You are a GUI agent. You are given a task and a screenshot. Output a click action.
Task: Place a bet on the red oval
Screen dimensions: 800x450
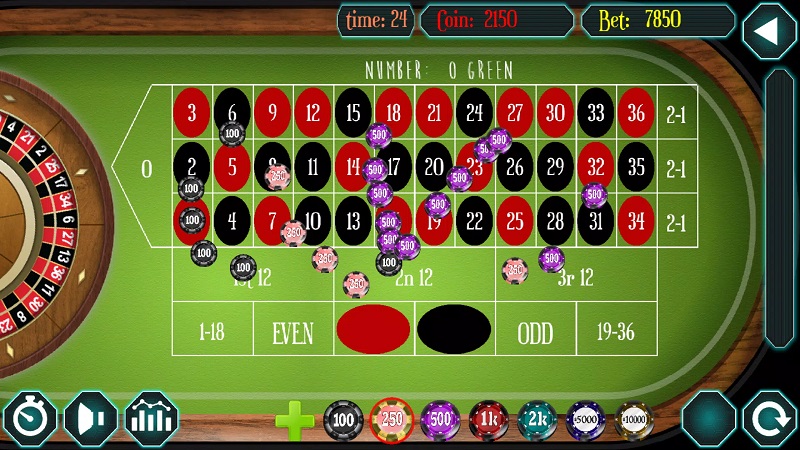click(373, 328)
